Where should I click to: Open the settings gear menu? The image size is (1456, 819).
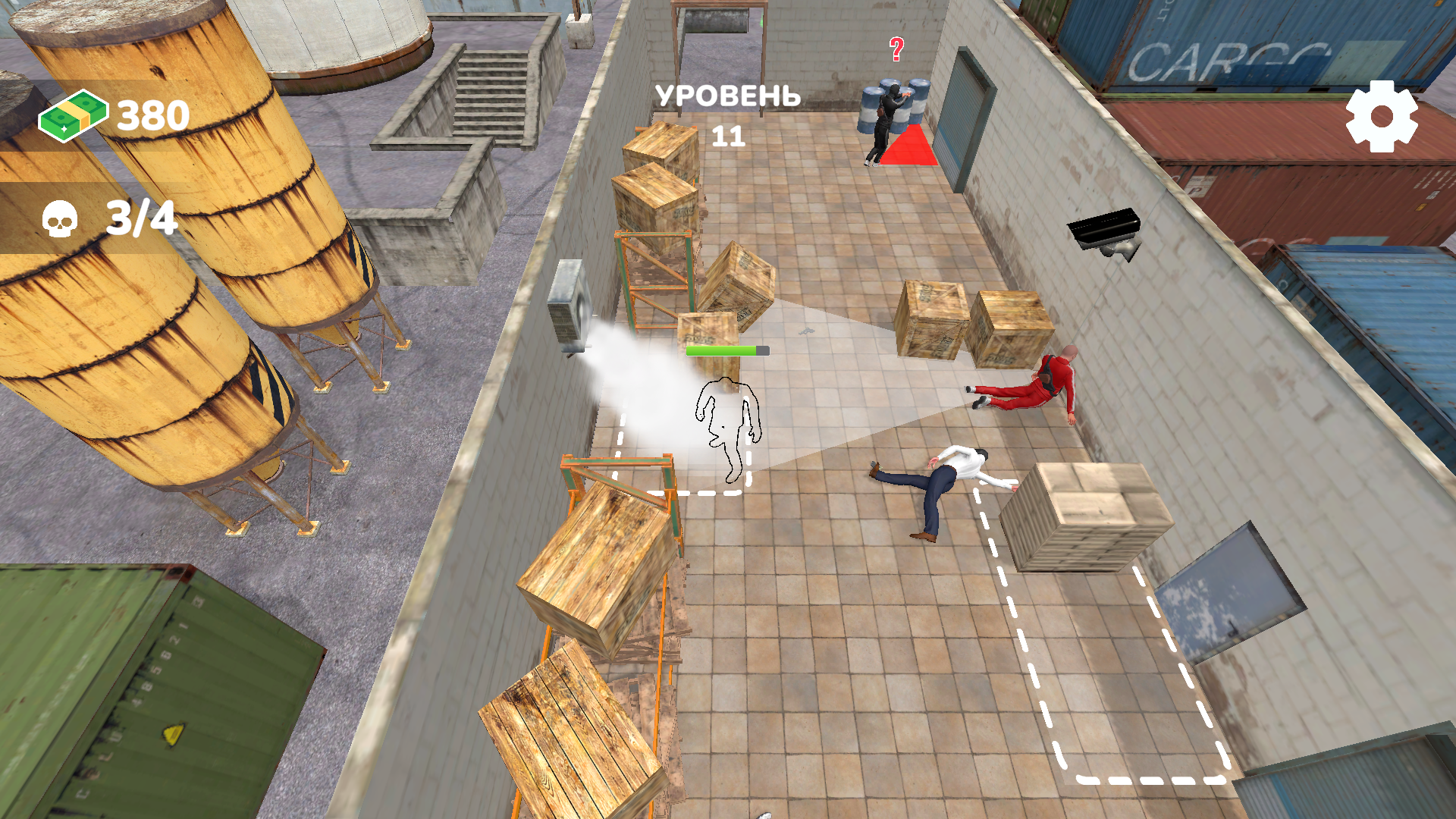(1382, 115)
